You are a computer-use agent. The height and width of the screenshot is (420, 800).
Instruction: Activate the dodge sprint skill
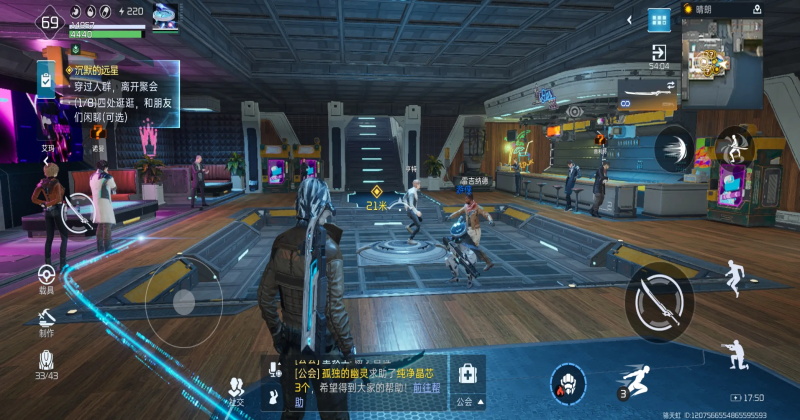pos(634,381)
